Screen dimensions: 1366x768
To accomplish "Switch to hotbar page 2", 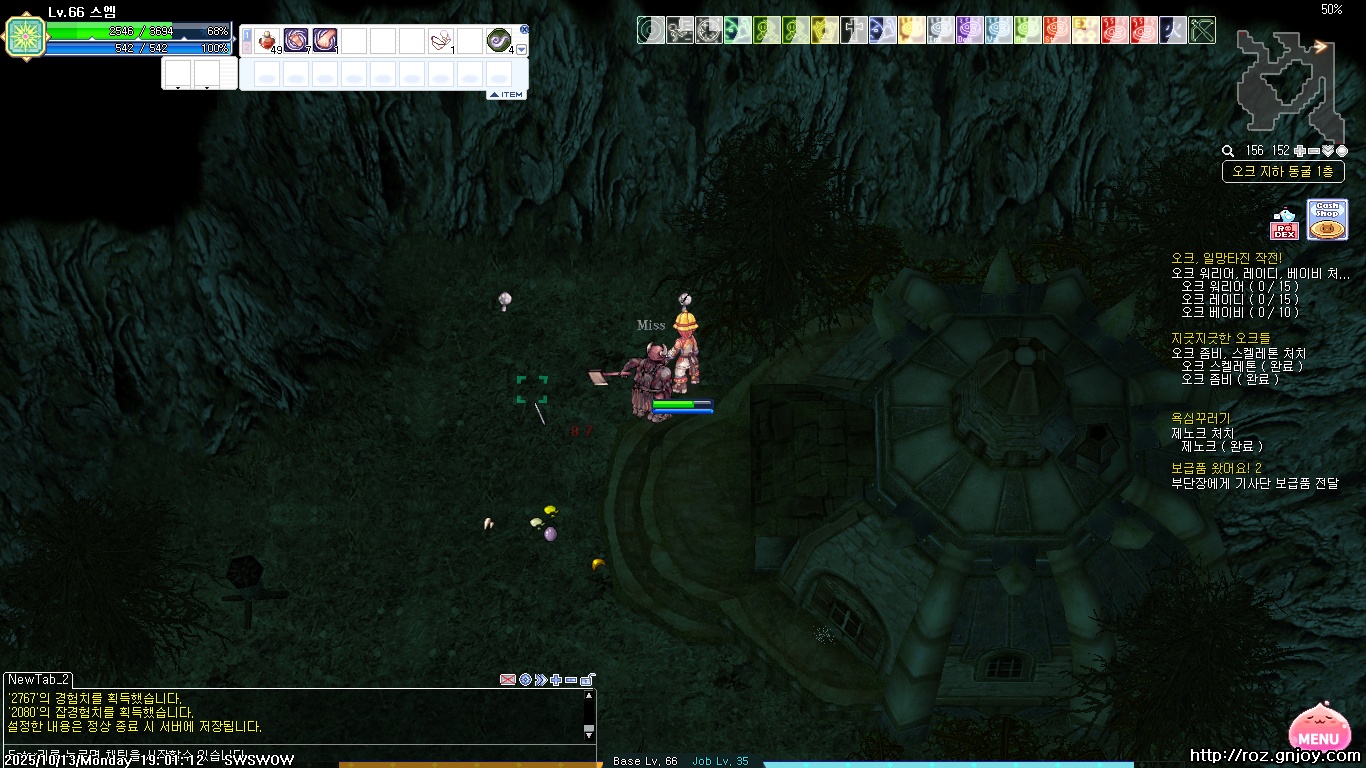I will click(x=247, y=46).
